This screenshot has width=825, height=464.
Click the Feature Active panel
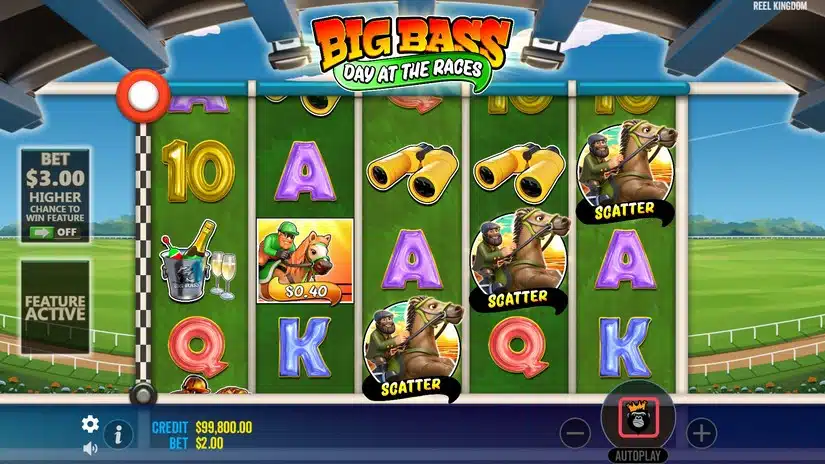click(55, 307)
